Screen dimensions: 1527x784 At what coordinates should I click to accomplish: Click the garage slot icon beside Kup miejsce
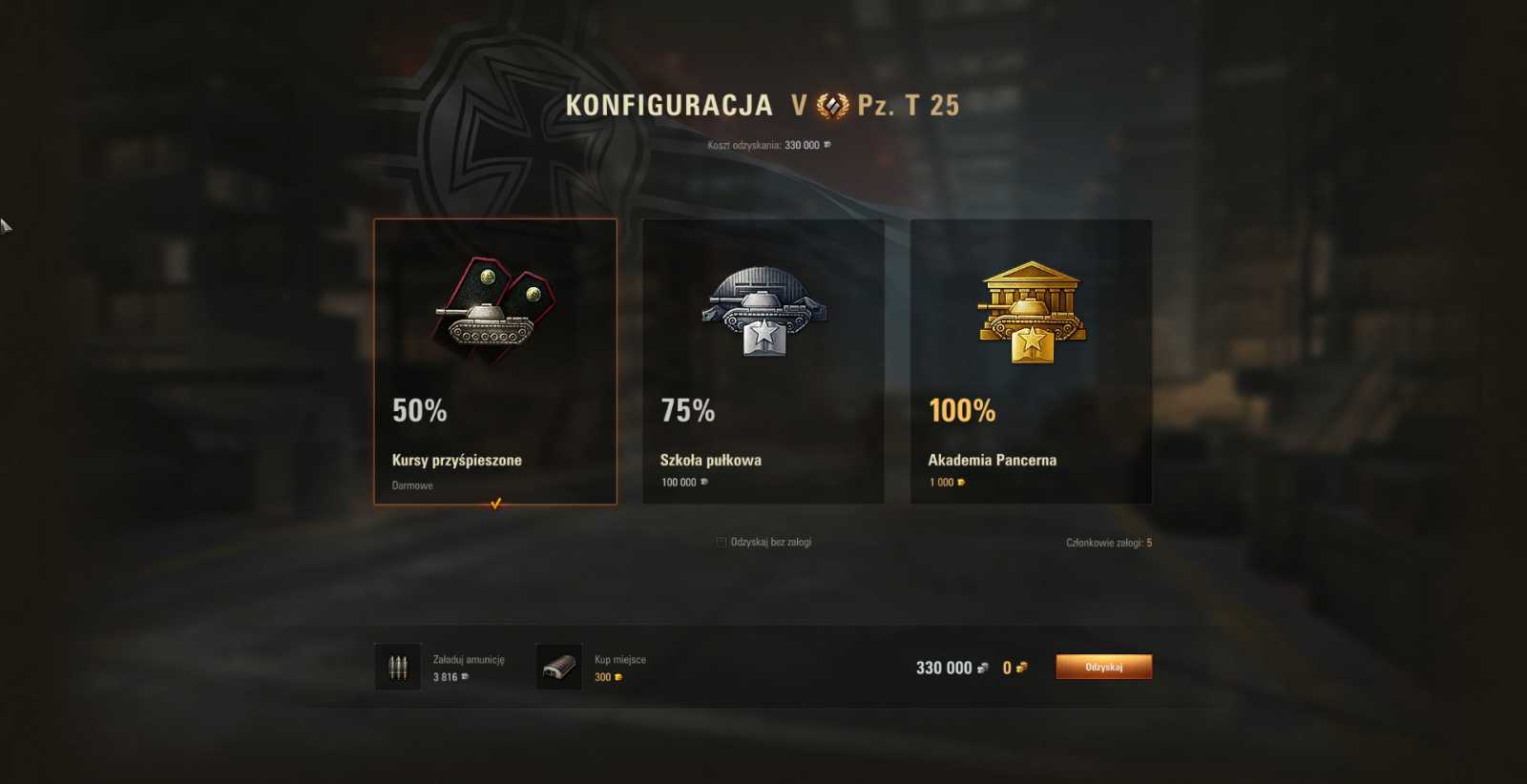tap(558, 665)
